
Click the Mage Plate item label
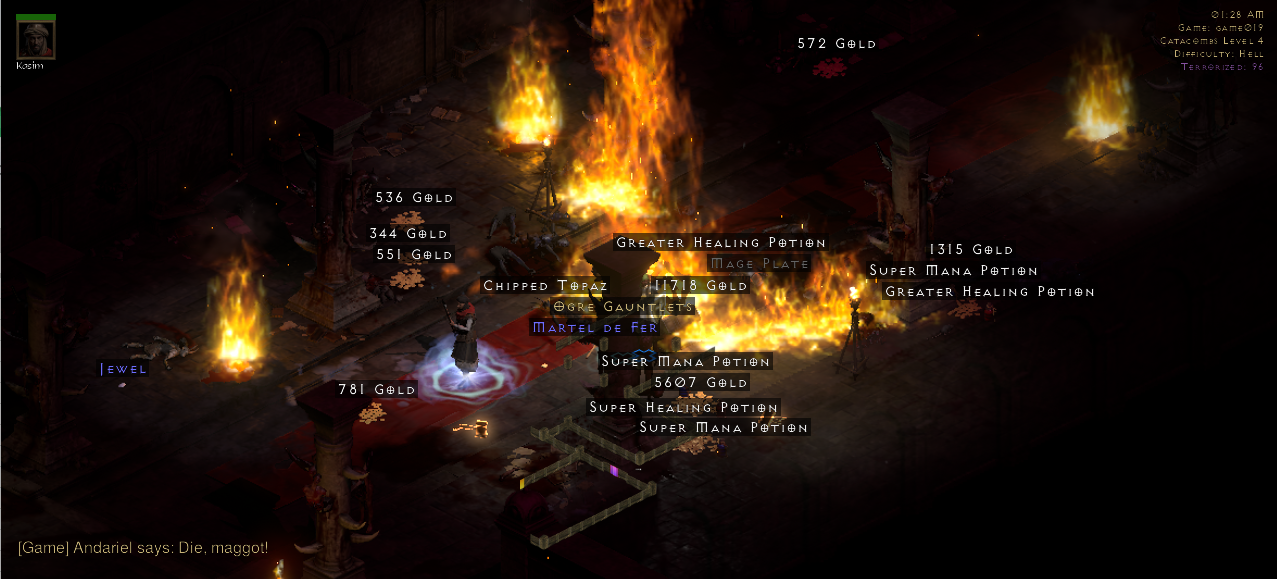tap(760, 264)
